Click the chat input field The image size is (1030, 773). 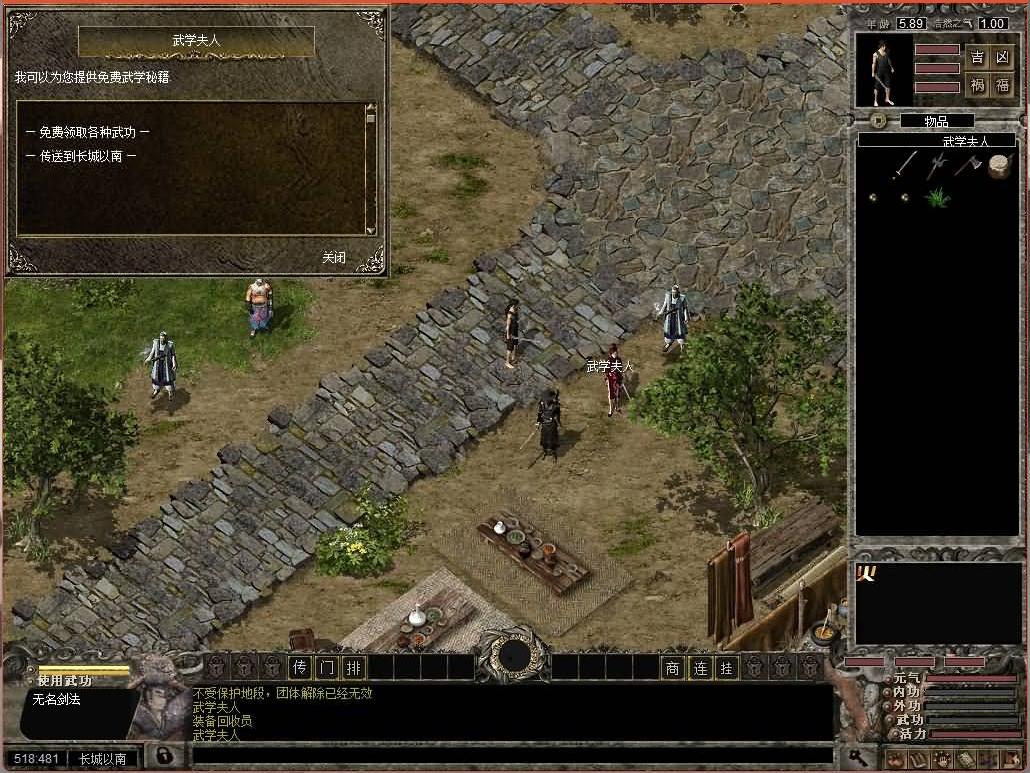click(510, 756)
